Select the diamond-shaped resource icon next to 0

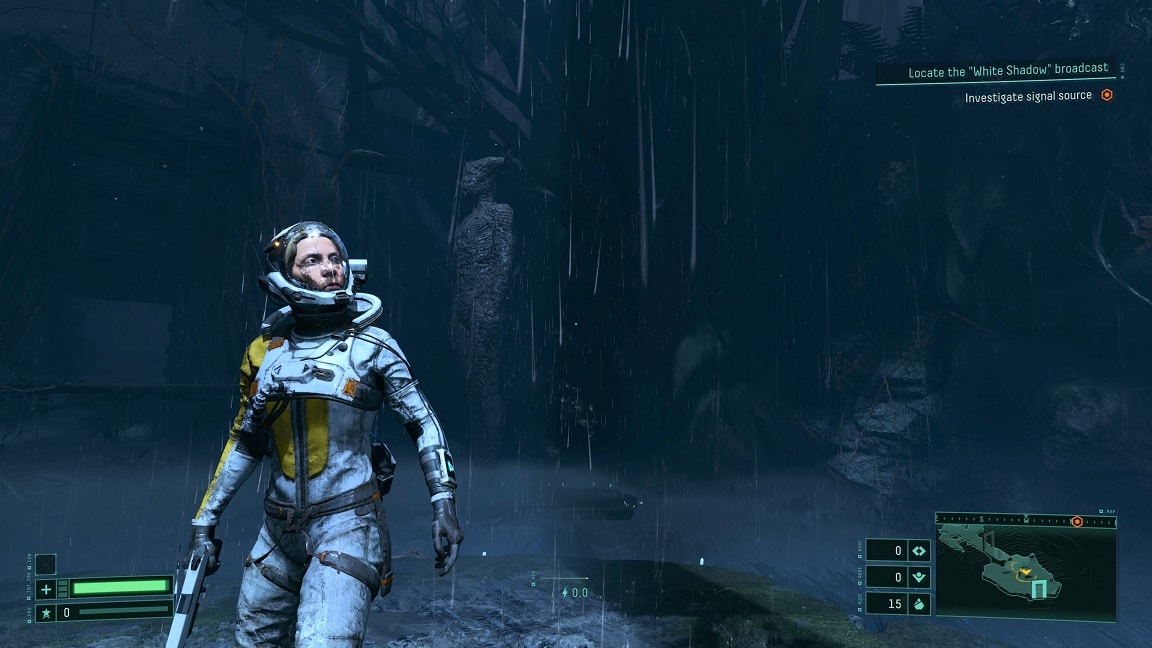tap(920, 551)
